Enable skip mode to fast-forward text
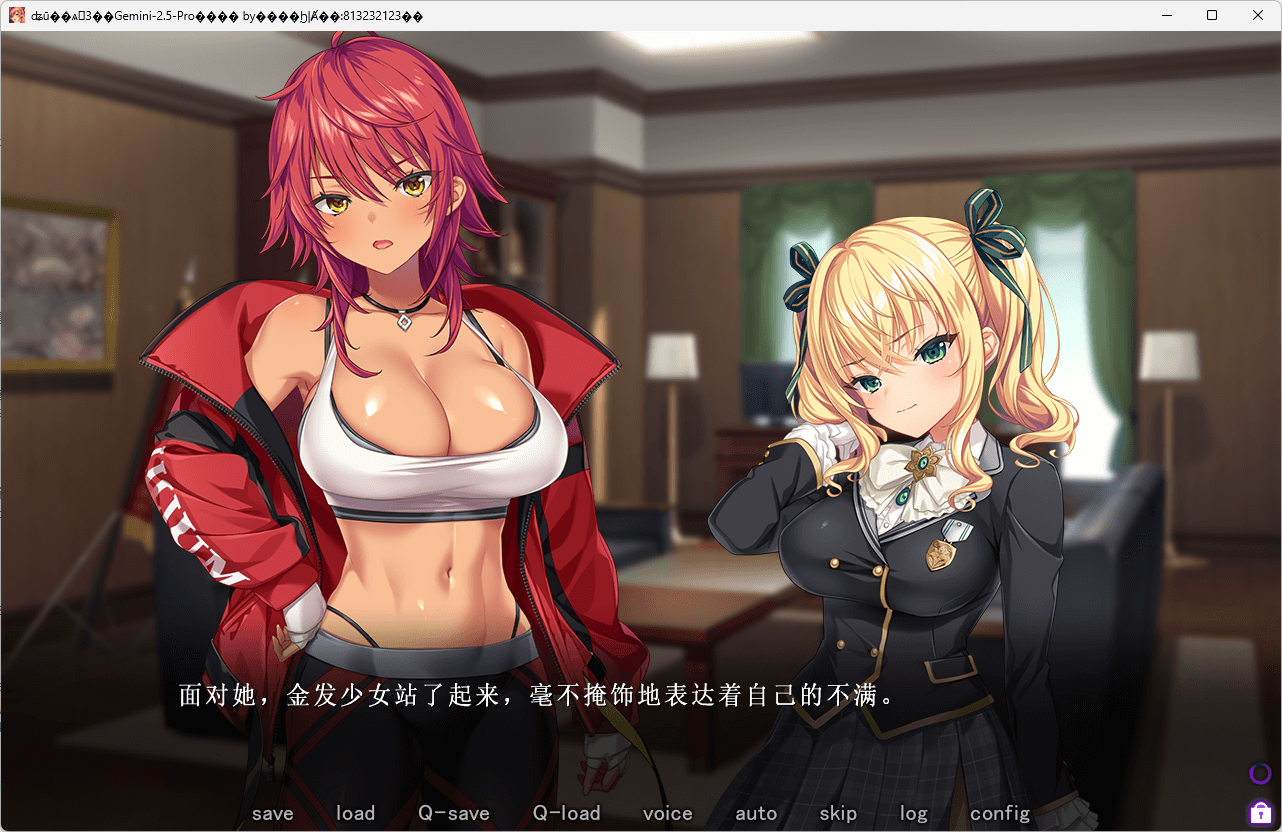 click(838, 813)
